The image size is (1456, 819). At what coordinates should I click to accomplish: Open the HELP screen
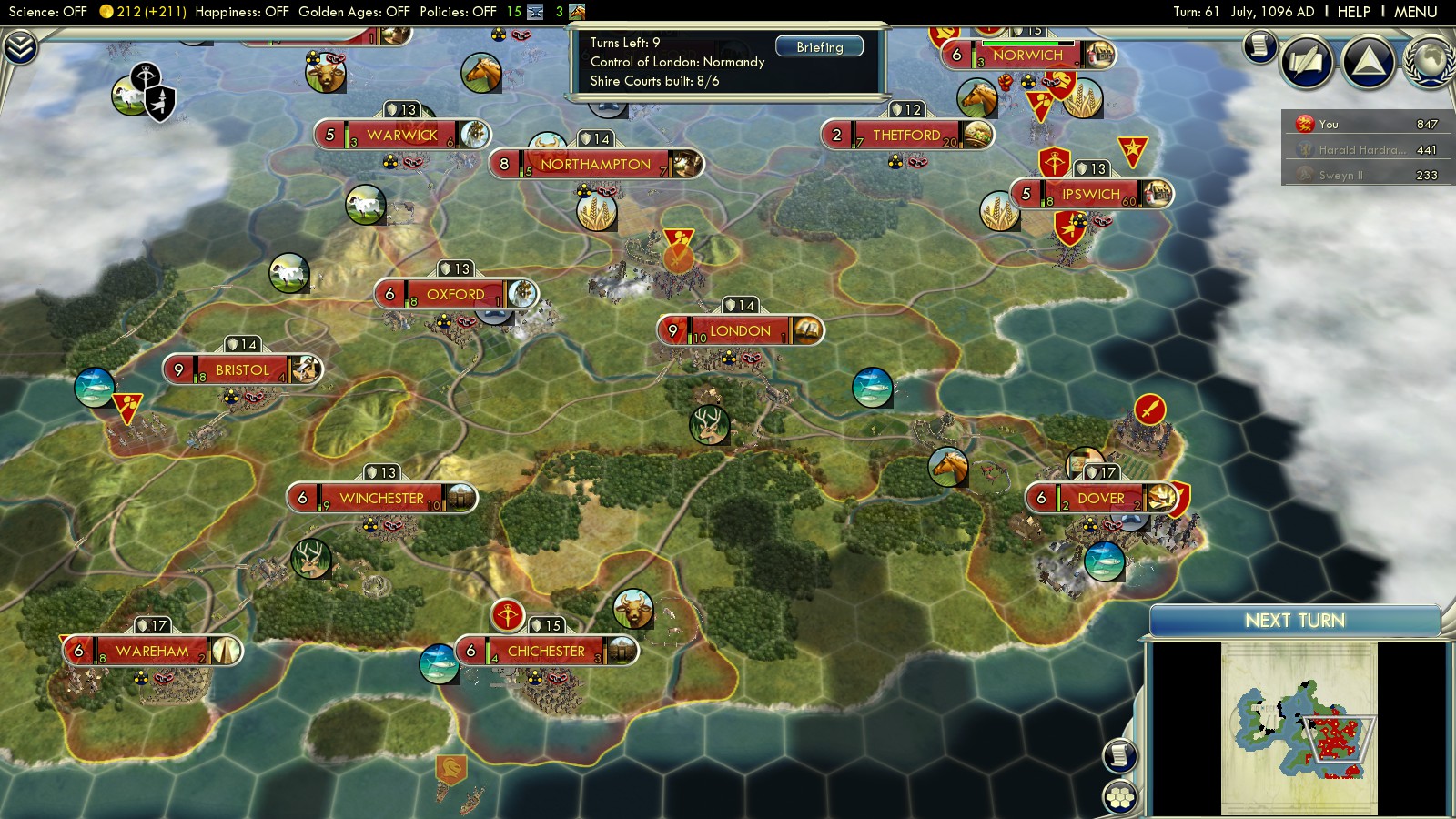pyautogui.click(x=1353, y=12)
